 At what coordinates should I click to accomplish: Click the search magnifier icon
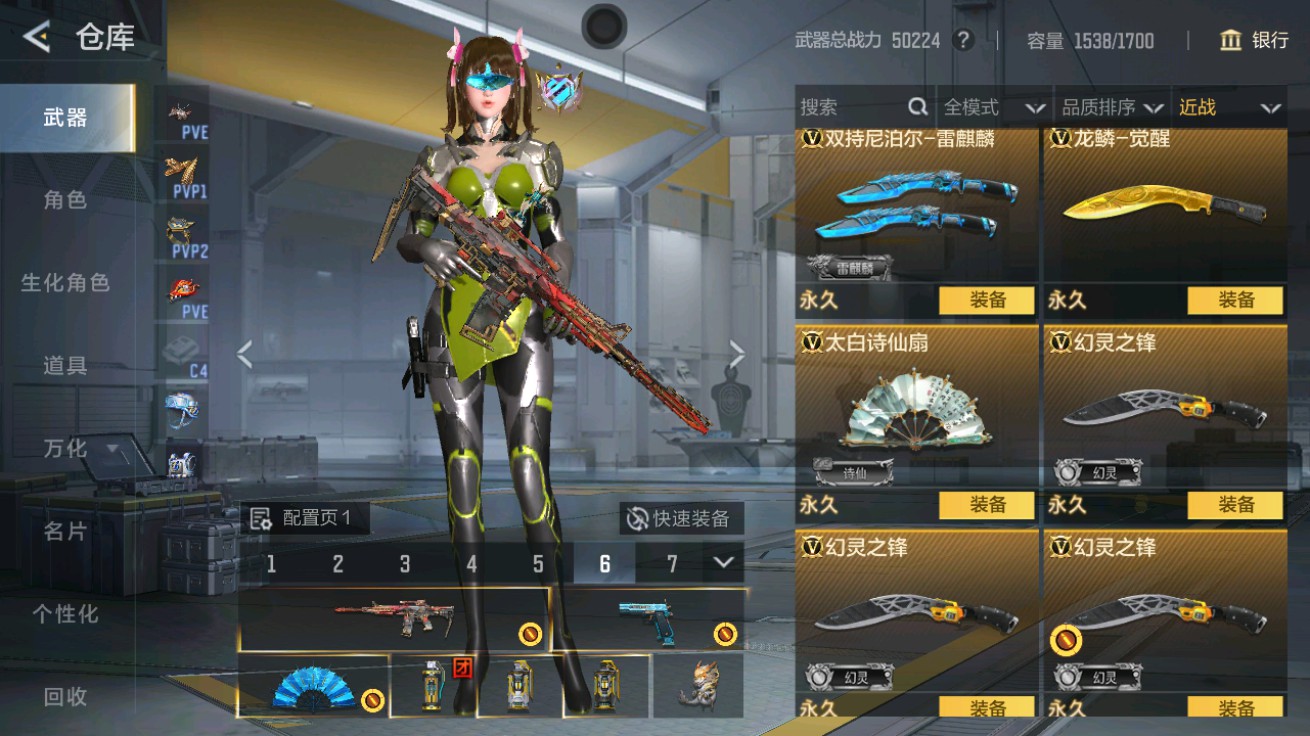(916, 106)
